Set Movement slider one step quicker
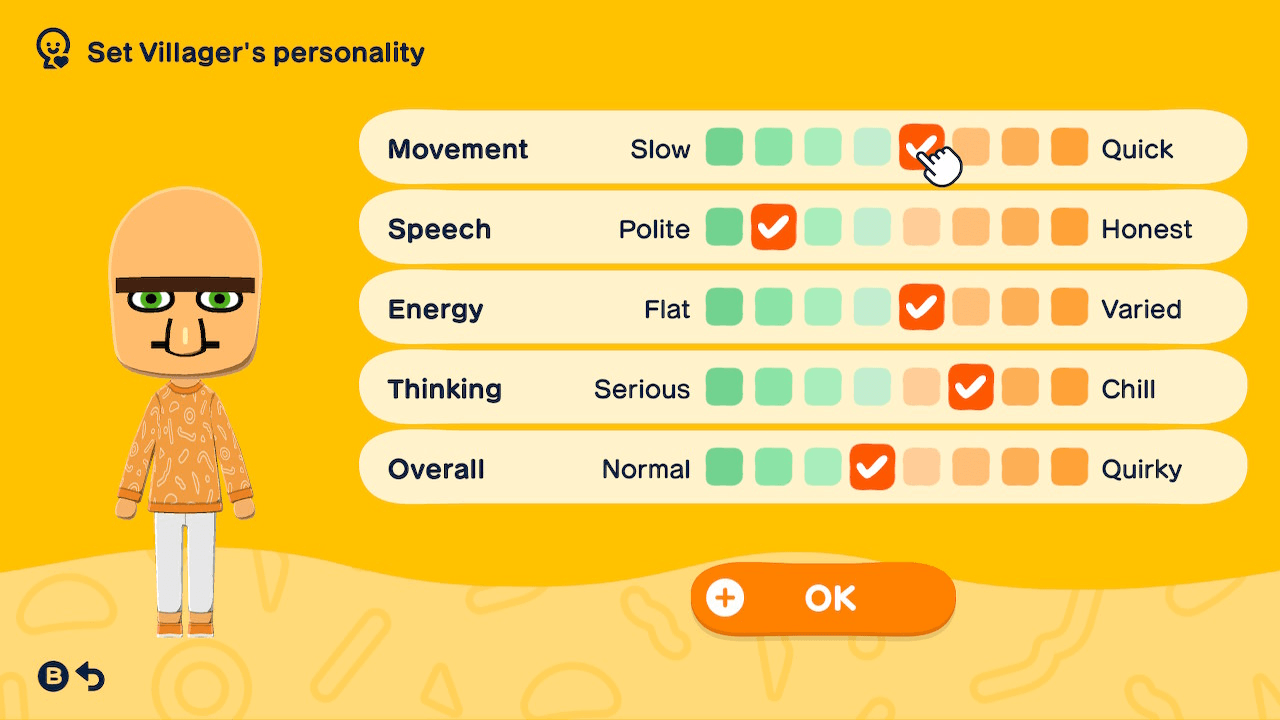 pyautogui.click(x=971, y=147)
